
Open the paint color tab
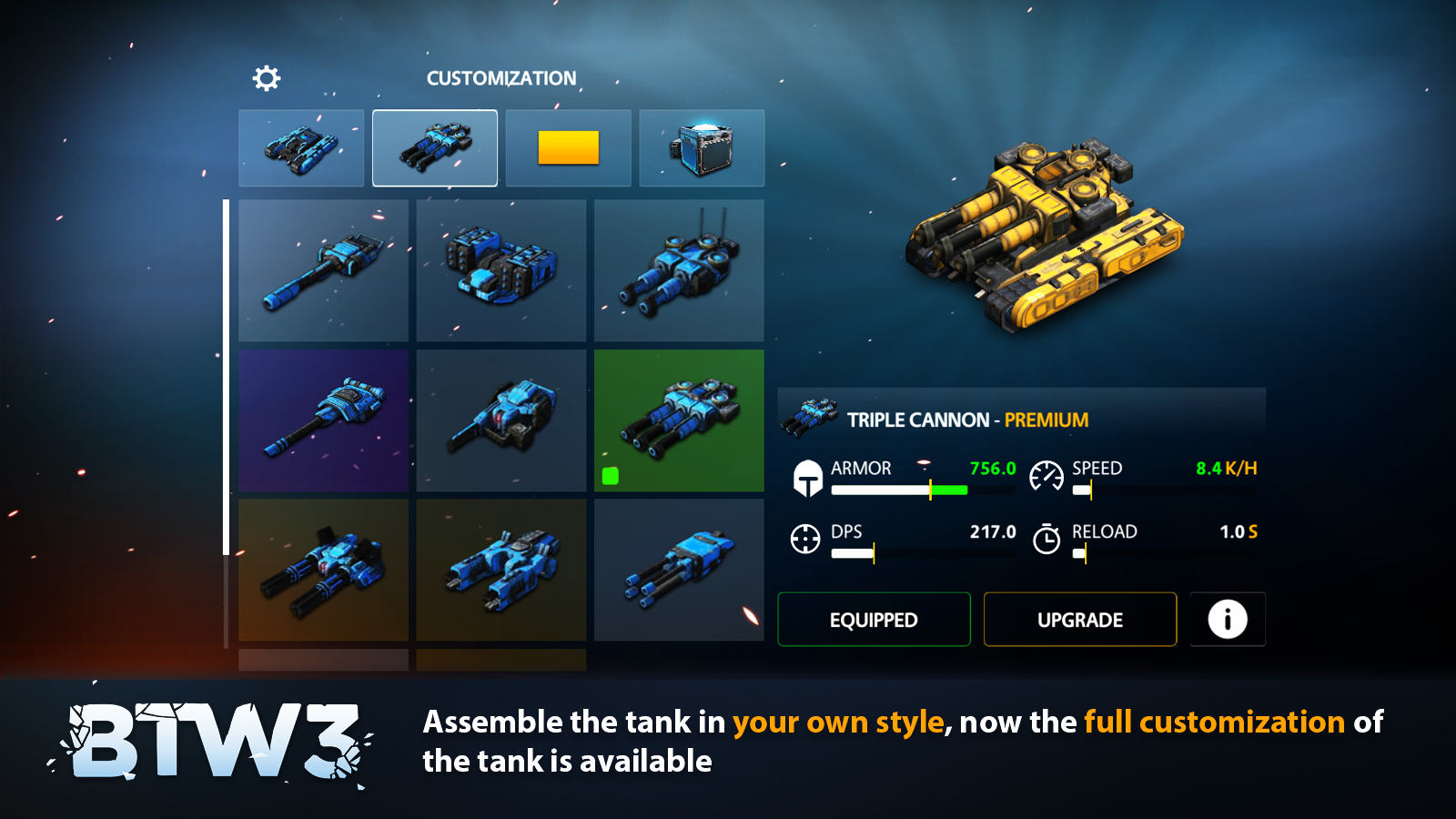click(568, 147)
